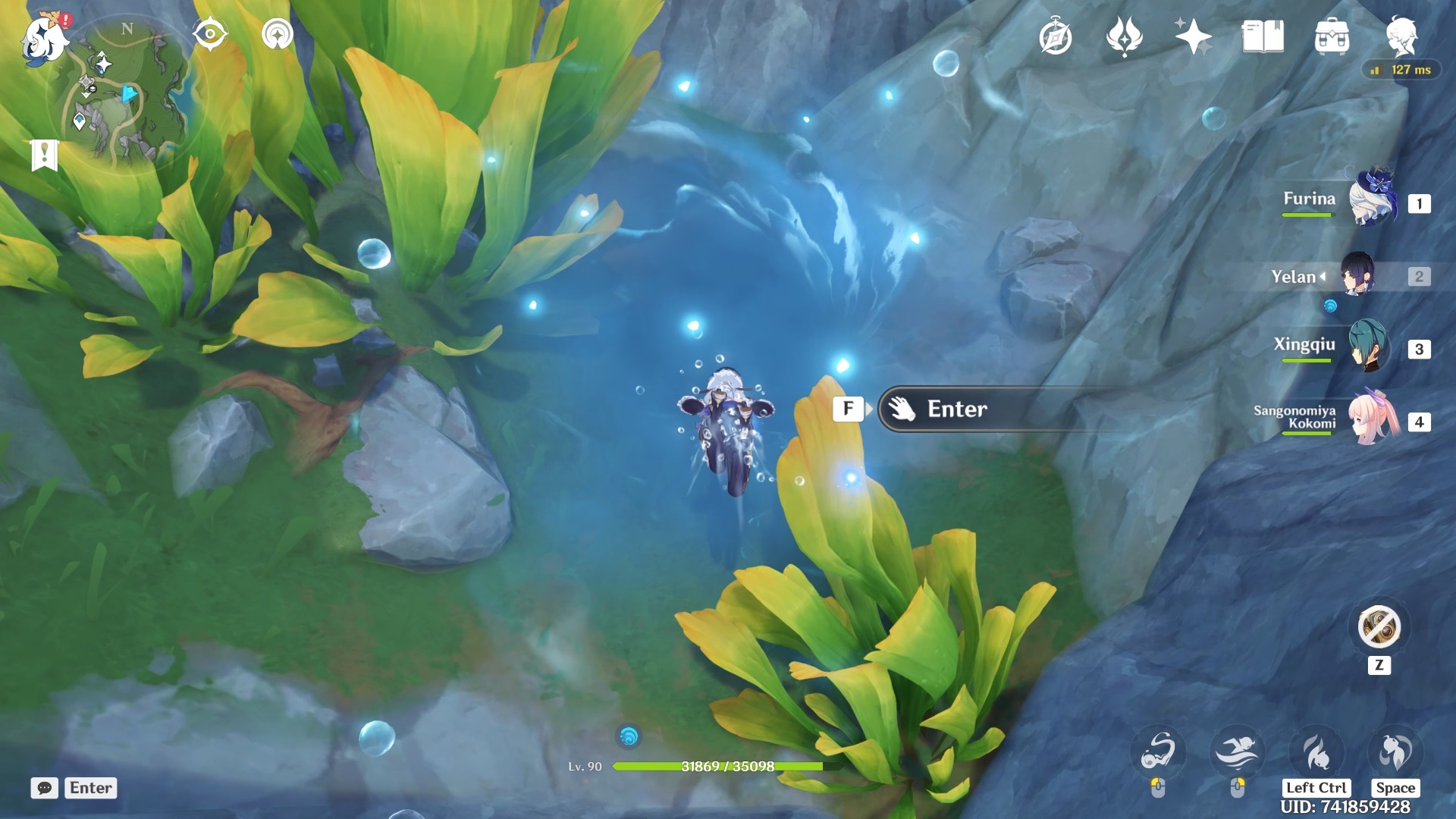This screenshot has height=819, width=1456.
Task: Activate the swimming sprint ability
Action: pyautogui.click(x=1238, y=753)
